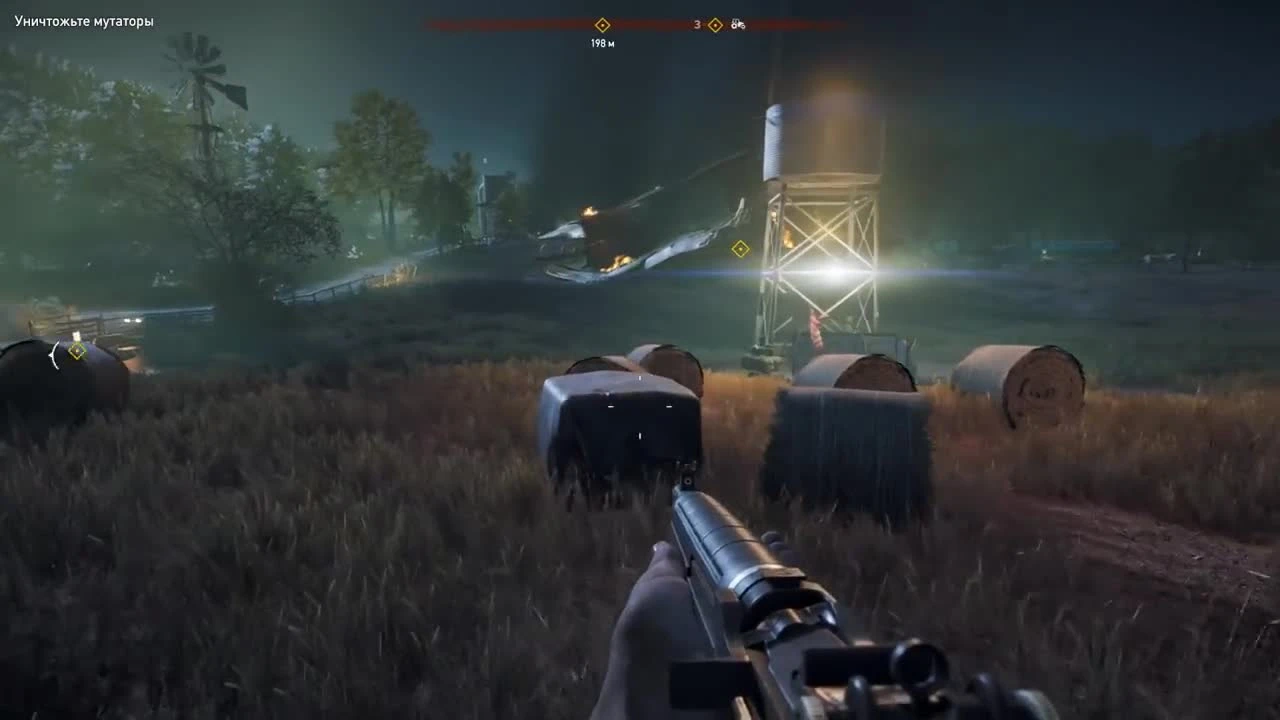Click the 198 м distance label
The height and width of the screenshot is (720, 1280).
pyautogui.click(x=602, y=42)
